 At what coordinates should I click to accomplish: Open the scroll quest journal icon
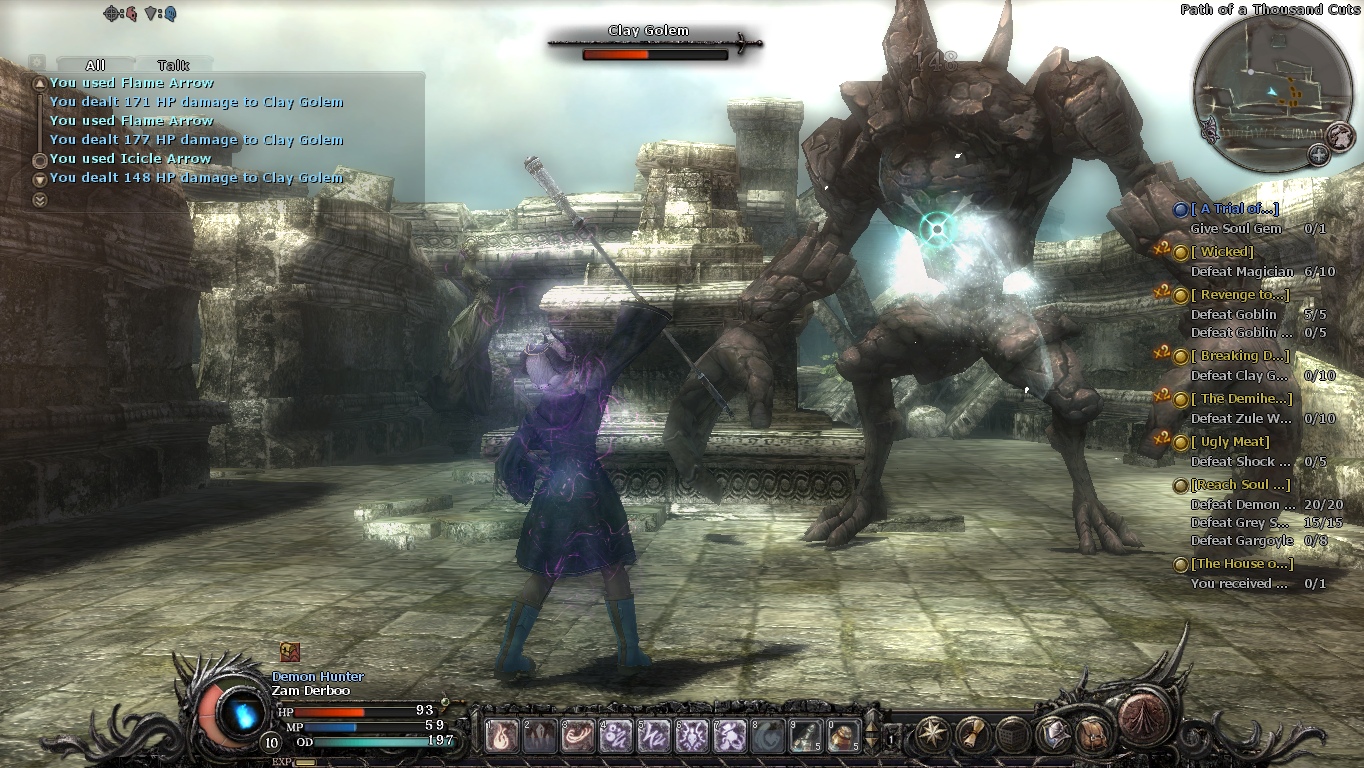coord(973,734)
